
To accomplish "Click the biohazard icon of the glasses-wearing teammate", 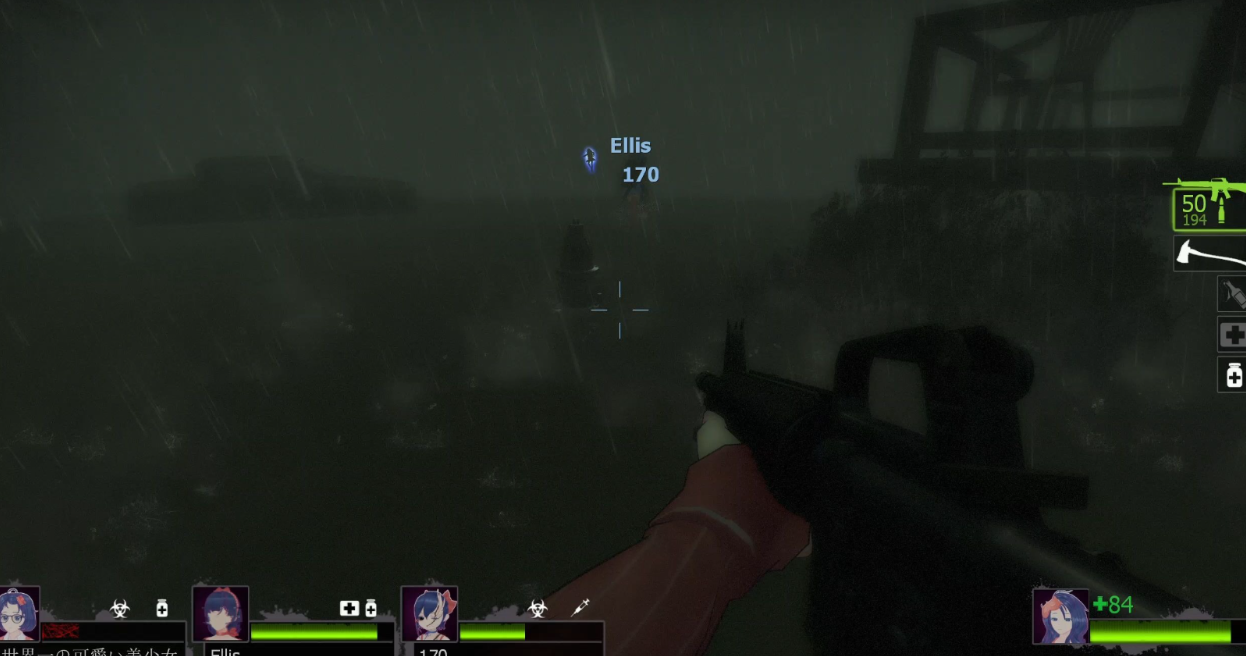I will click(120, 608).
